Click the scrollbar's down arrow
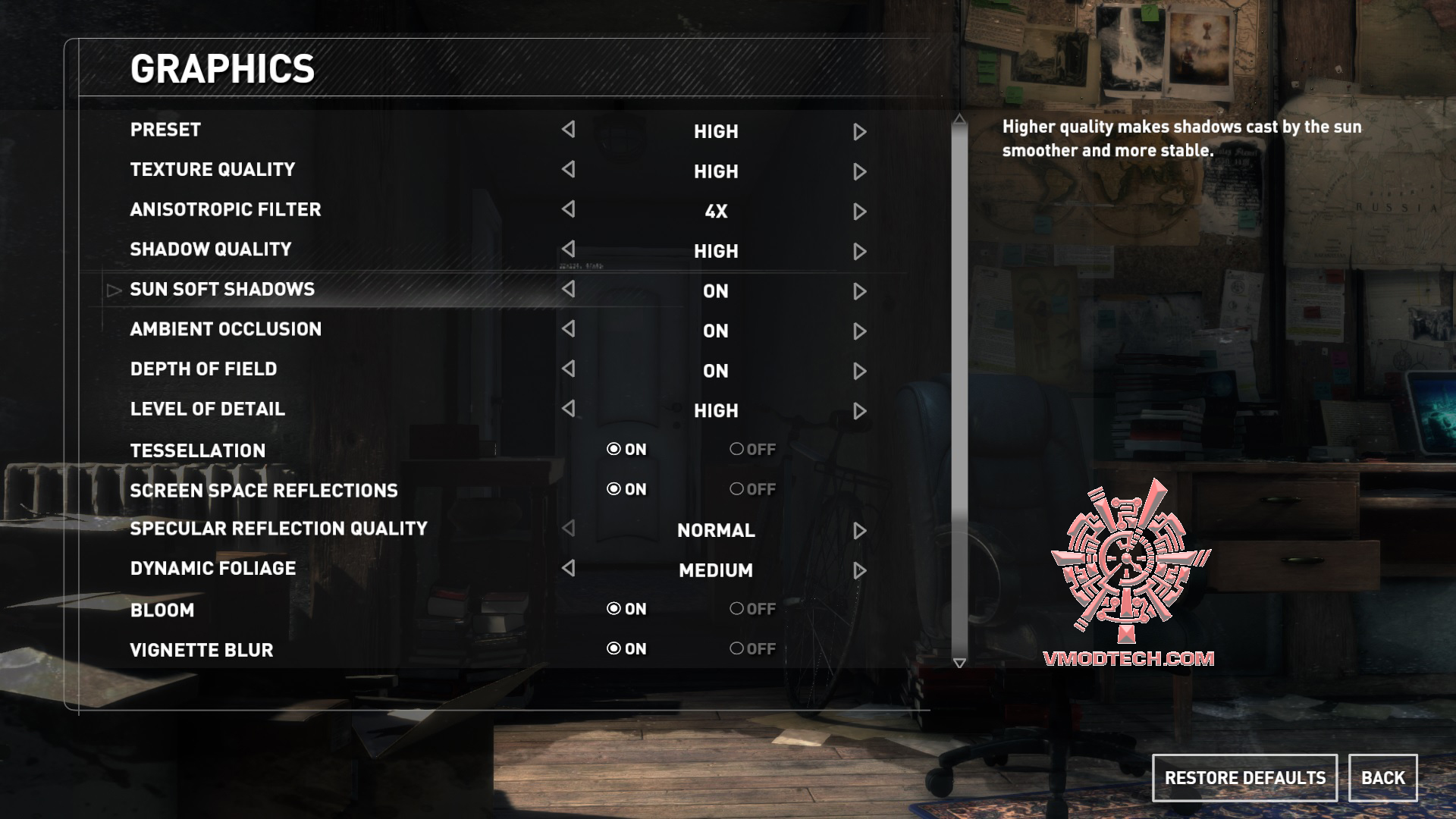The height and width of the screenshot is (819, 1456). [959, 663]
